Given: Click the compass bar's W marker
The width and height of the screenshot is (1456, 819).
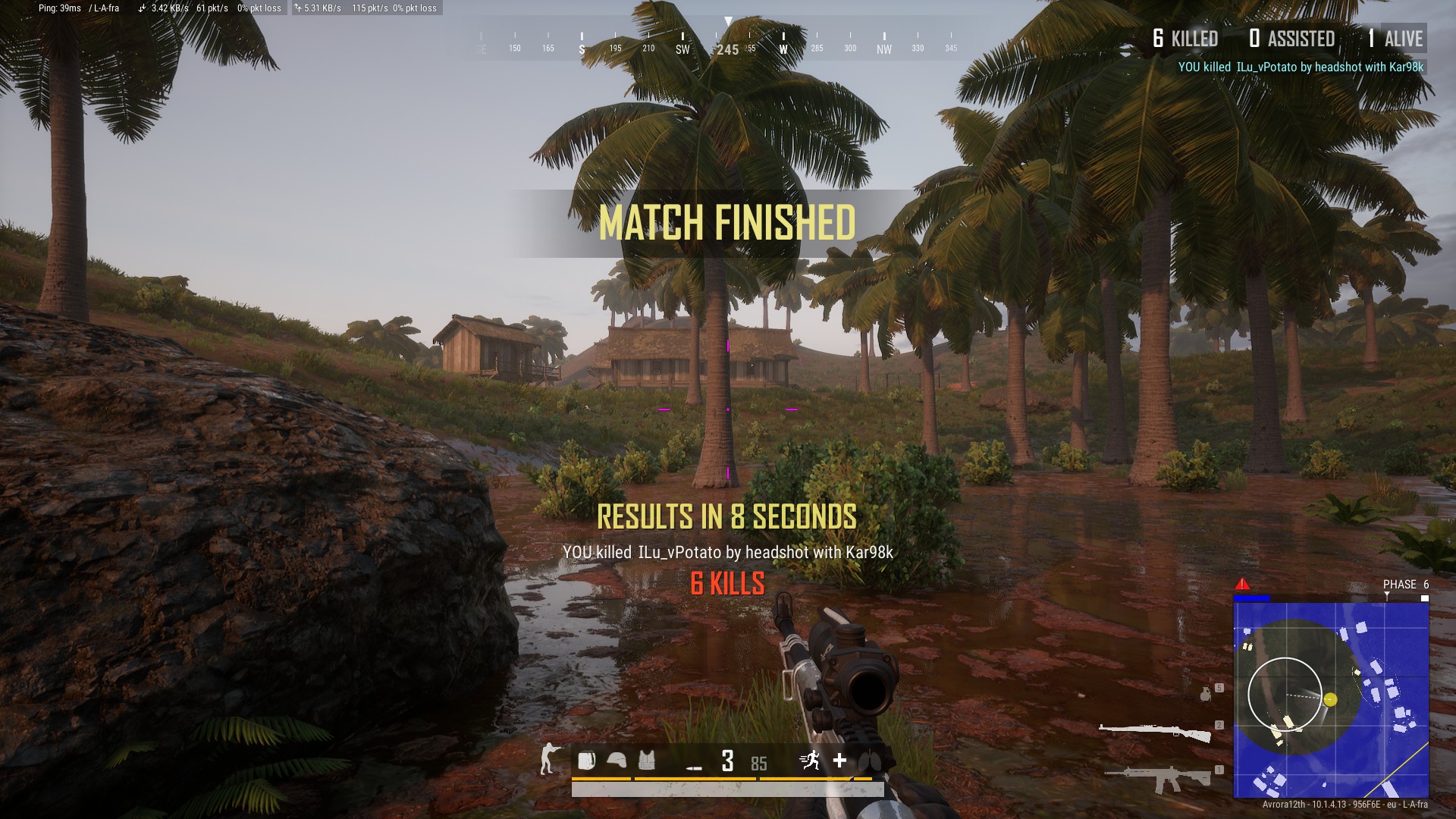Looking at the screenshot, I should 783,49.
